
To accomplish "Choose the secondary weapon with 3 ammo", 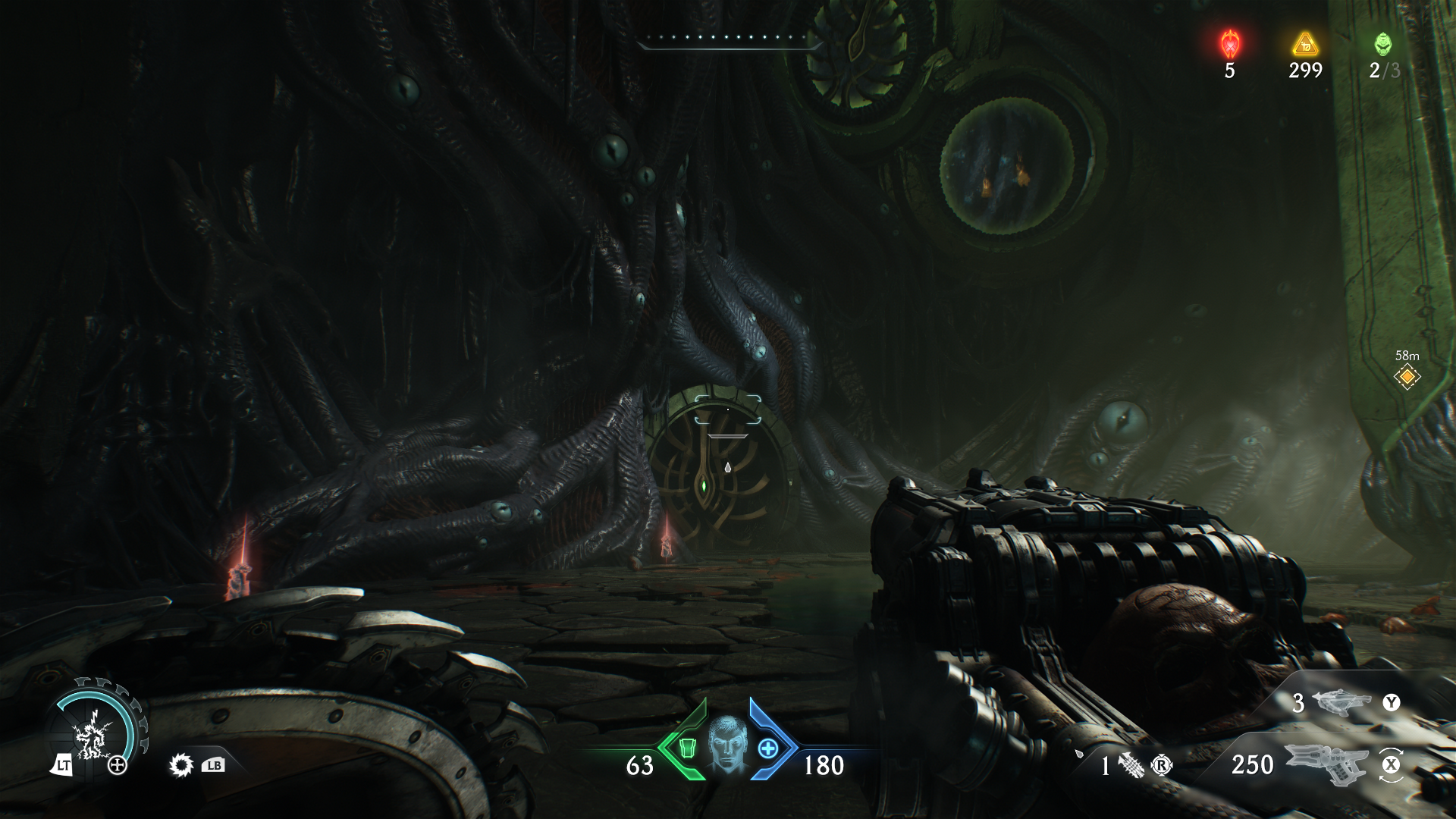I will click(x=1341, y=703).
